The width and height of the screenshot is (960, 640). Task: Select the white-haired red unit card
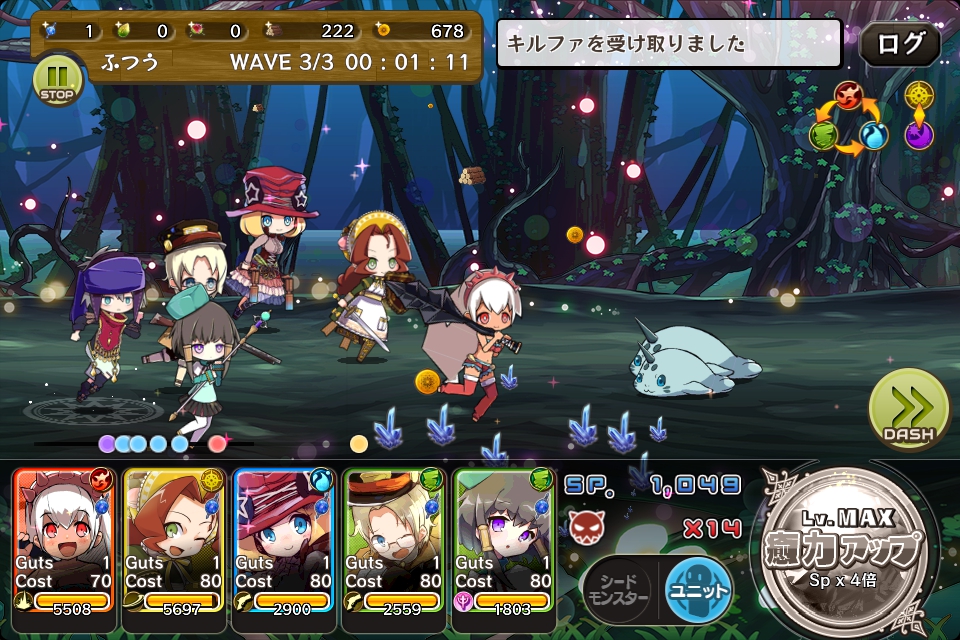[65, 540]
